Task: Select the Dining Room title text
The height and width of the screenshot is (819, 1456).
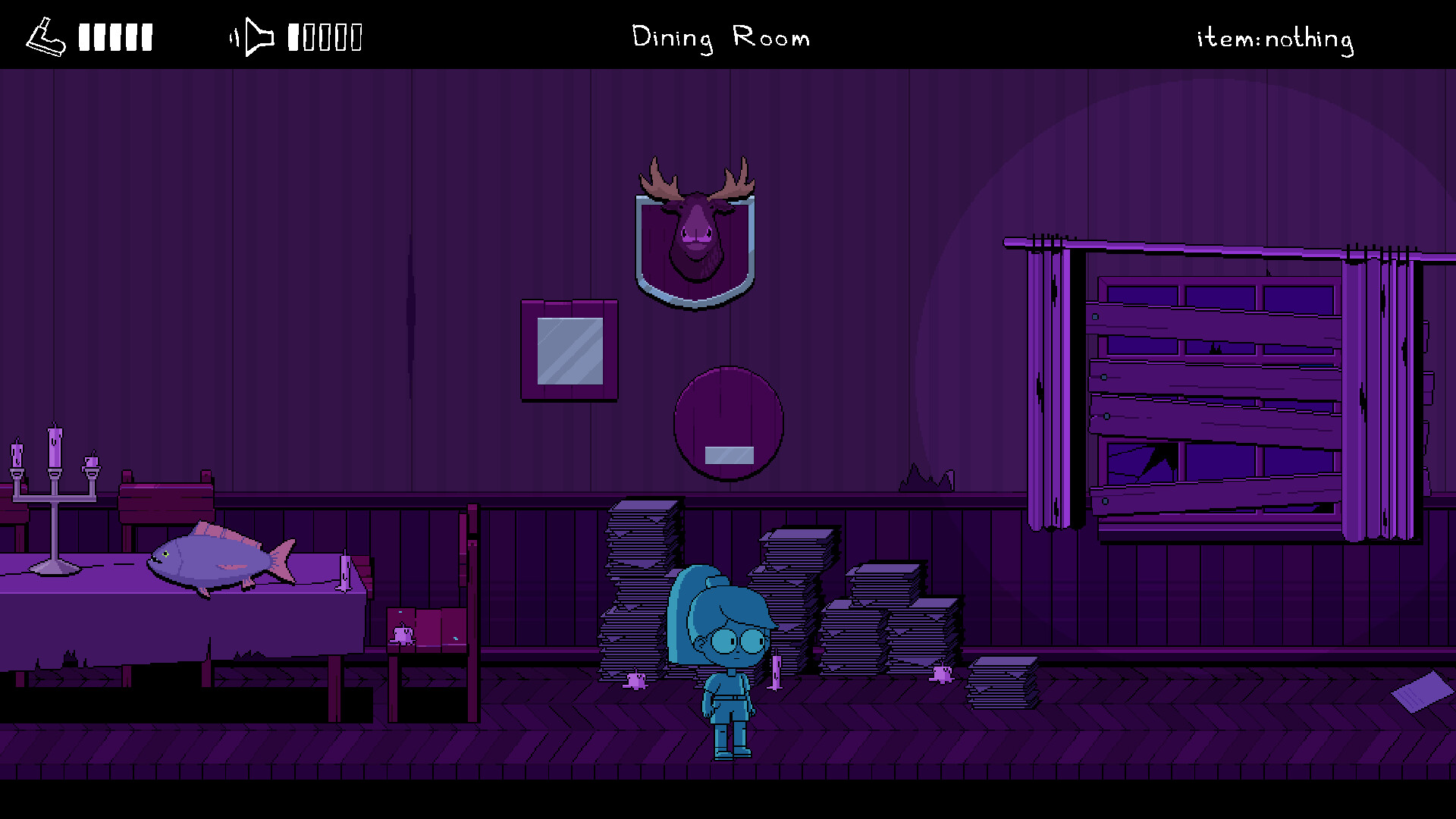Action: [x=720, y=38]
